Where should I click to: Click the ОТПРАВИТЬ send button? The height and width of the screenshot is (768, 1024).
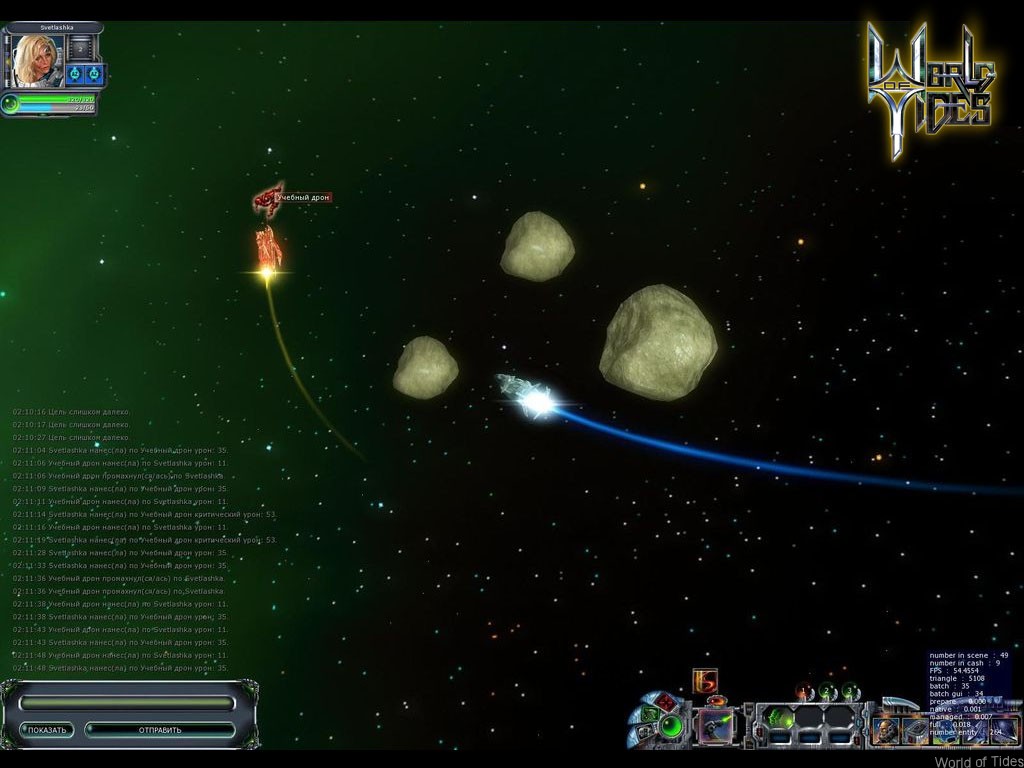(160, 730)
